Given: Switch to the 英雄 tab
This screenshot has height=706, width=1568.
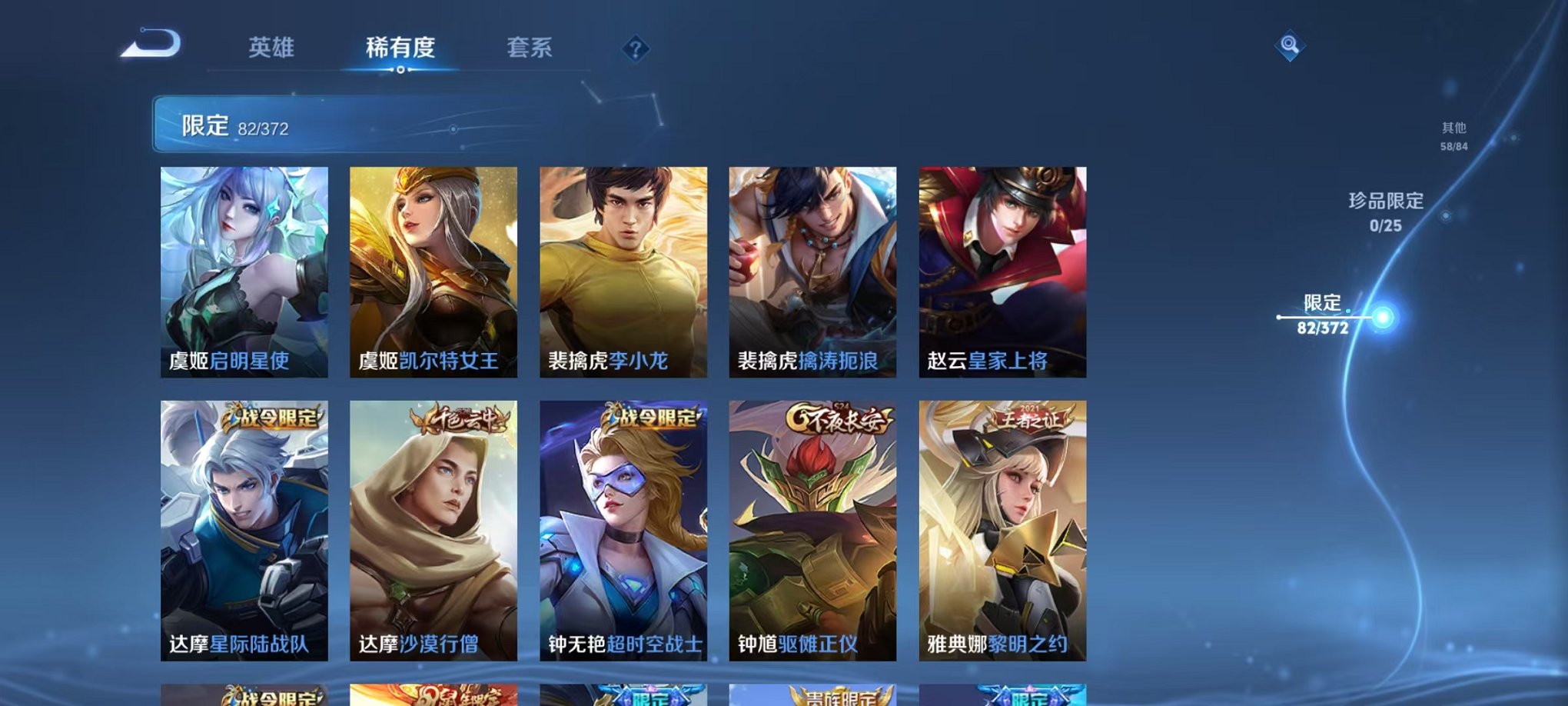Looking at the screenshot, I should click(273, 46).
